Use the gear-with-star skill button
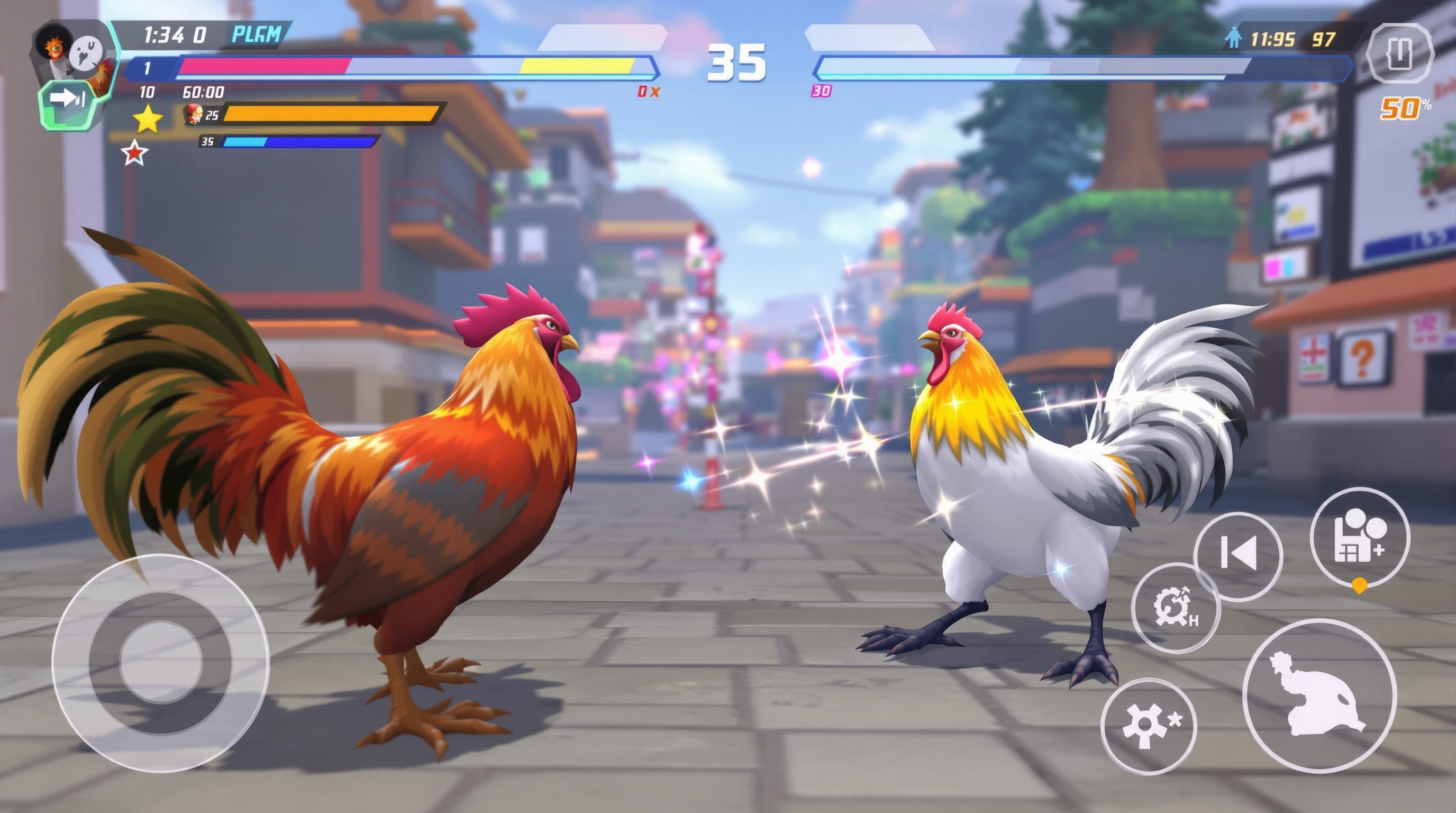Screen dimensions: 1456x813 point(1149,726)
